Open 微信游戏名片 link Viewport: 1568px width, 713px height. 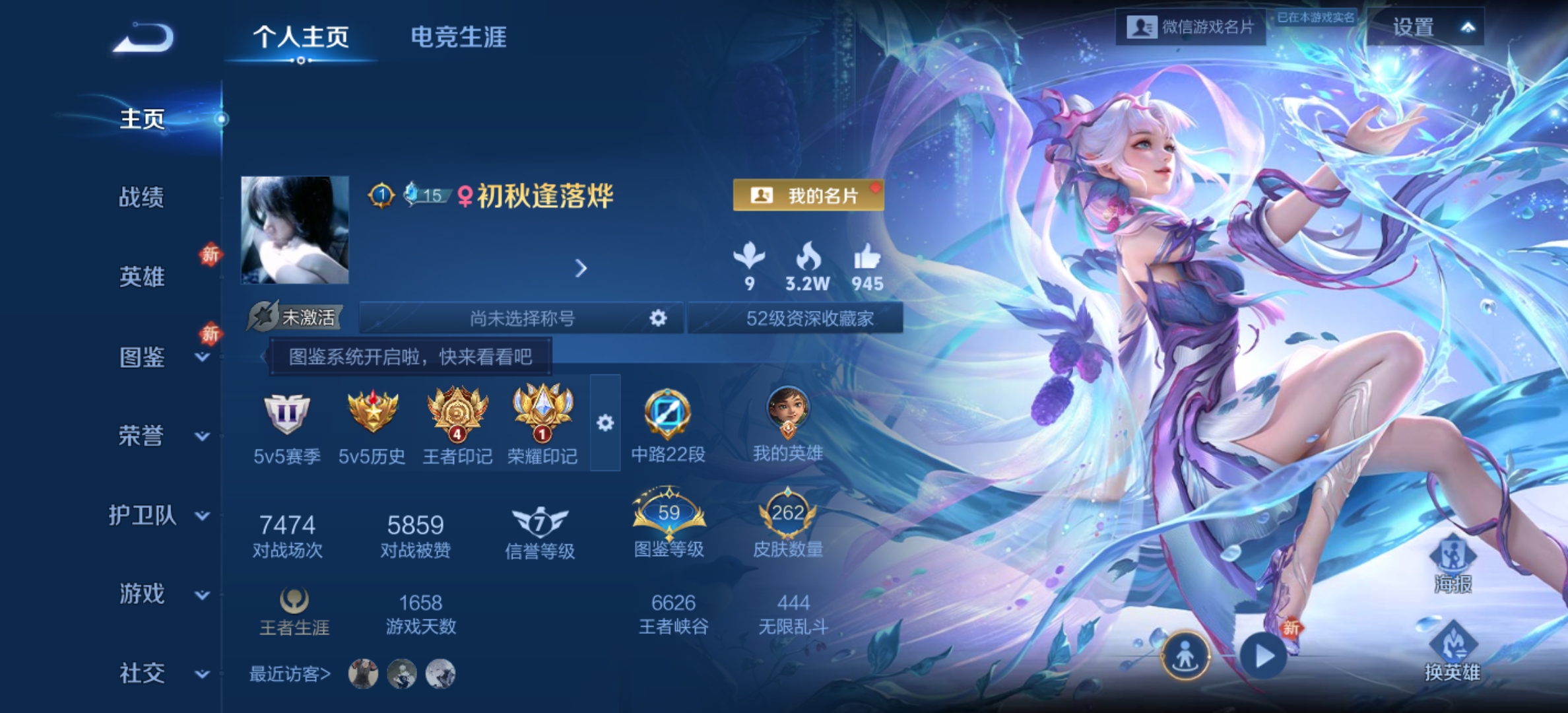[1188, 28]
